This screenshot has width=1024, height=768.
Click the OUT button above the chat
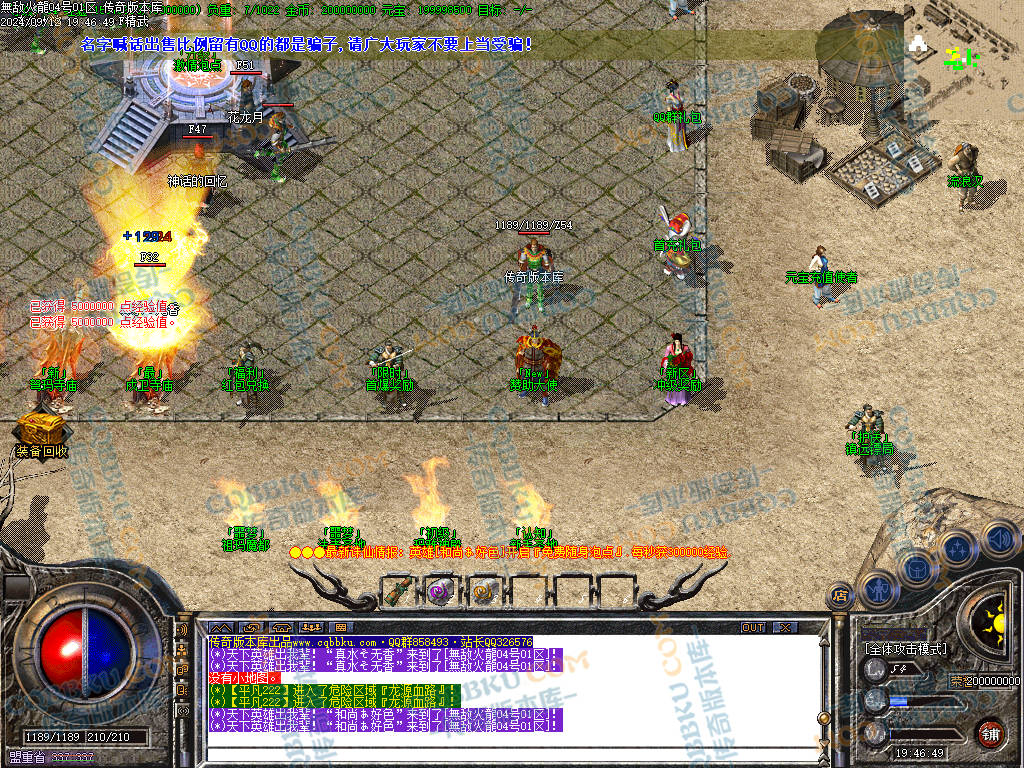click(x=753, y=627)
